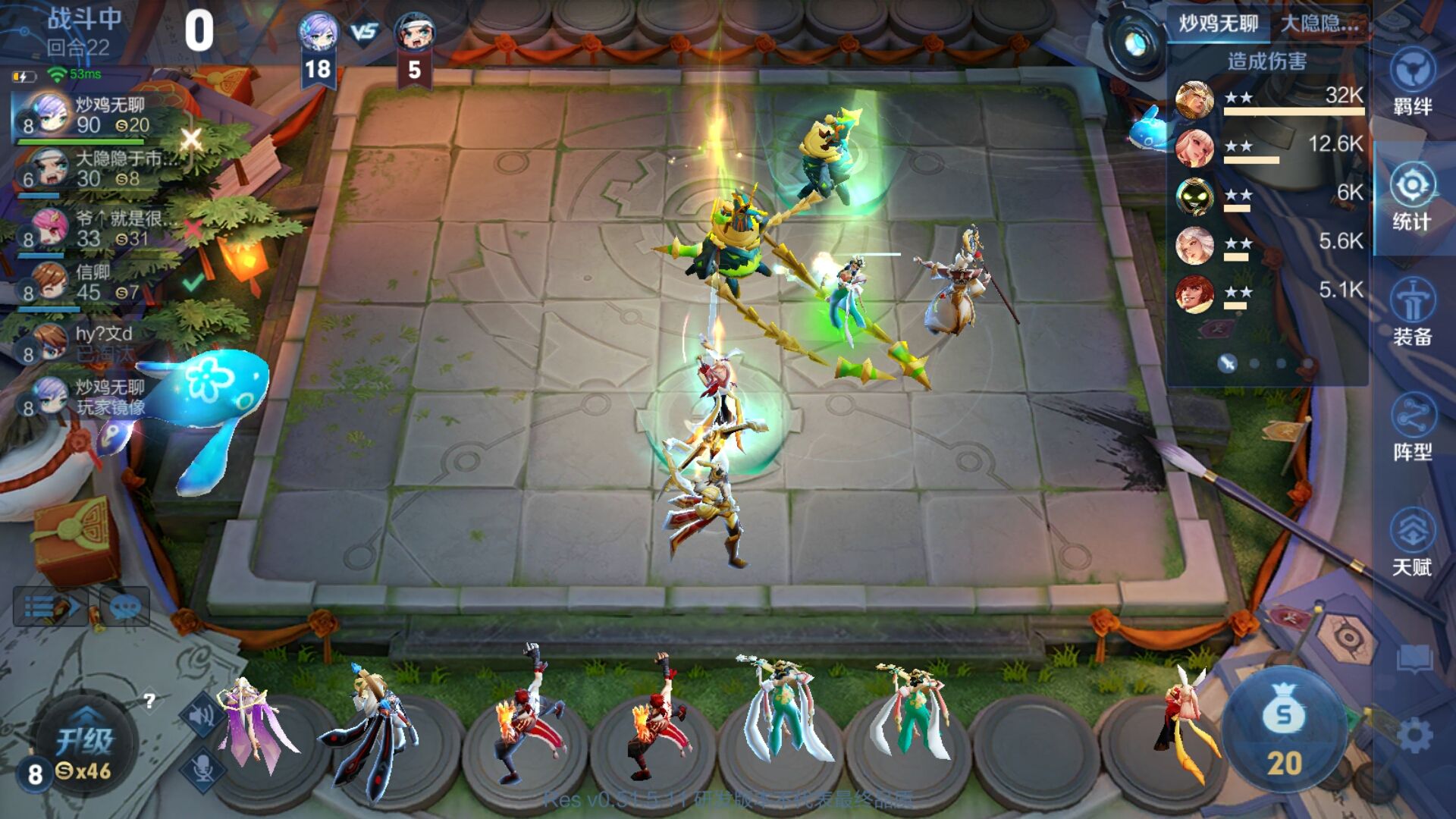This screenshot has width=1456, height=819.
Task: Switch to the 大隐隐 damage tab
Action: [x=1319, y=24]
